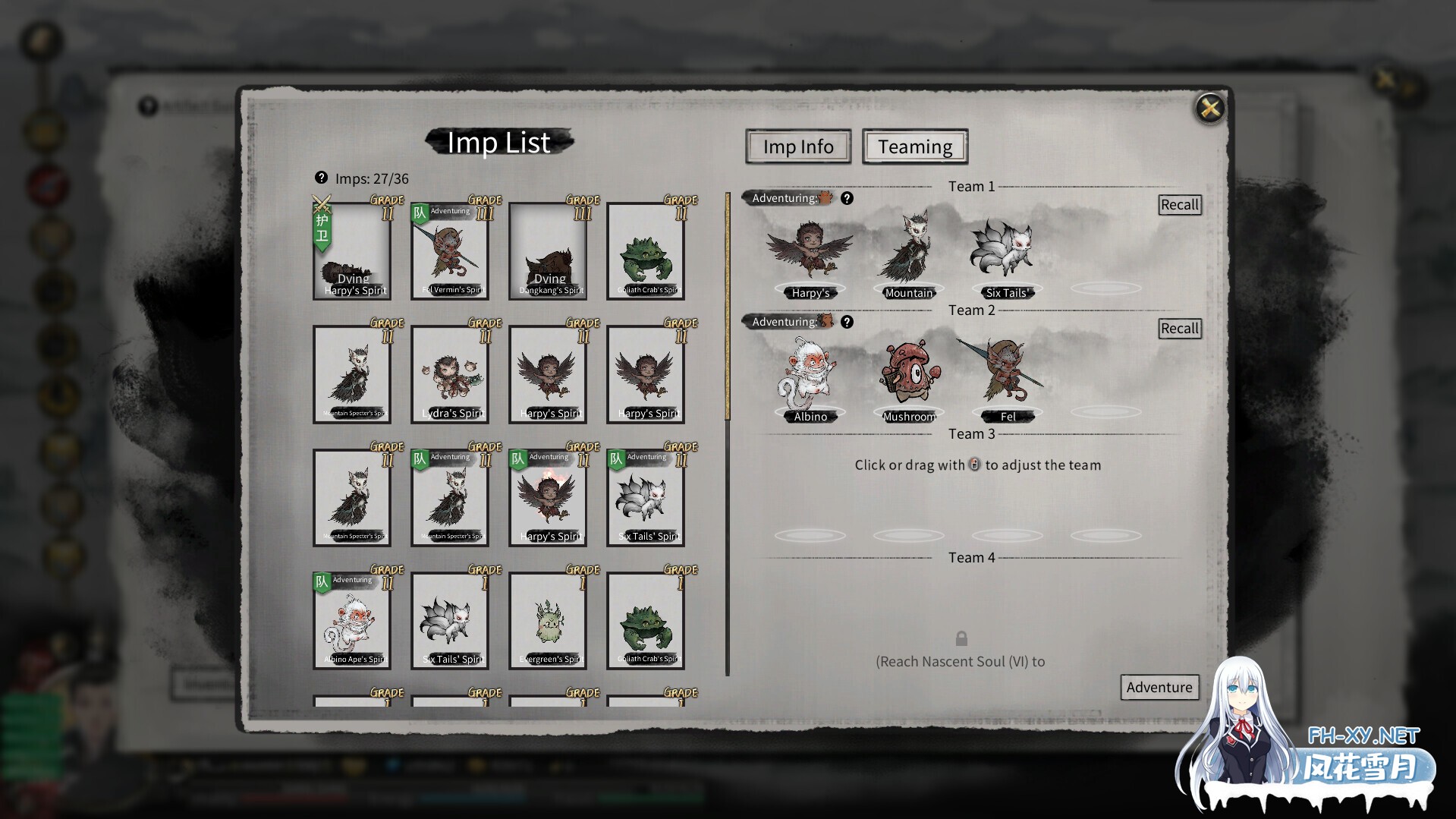Pick the Lydra's Spirit imp card
This screenshot has width=1456, height=819.
pos(450,375)
